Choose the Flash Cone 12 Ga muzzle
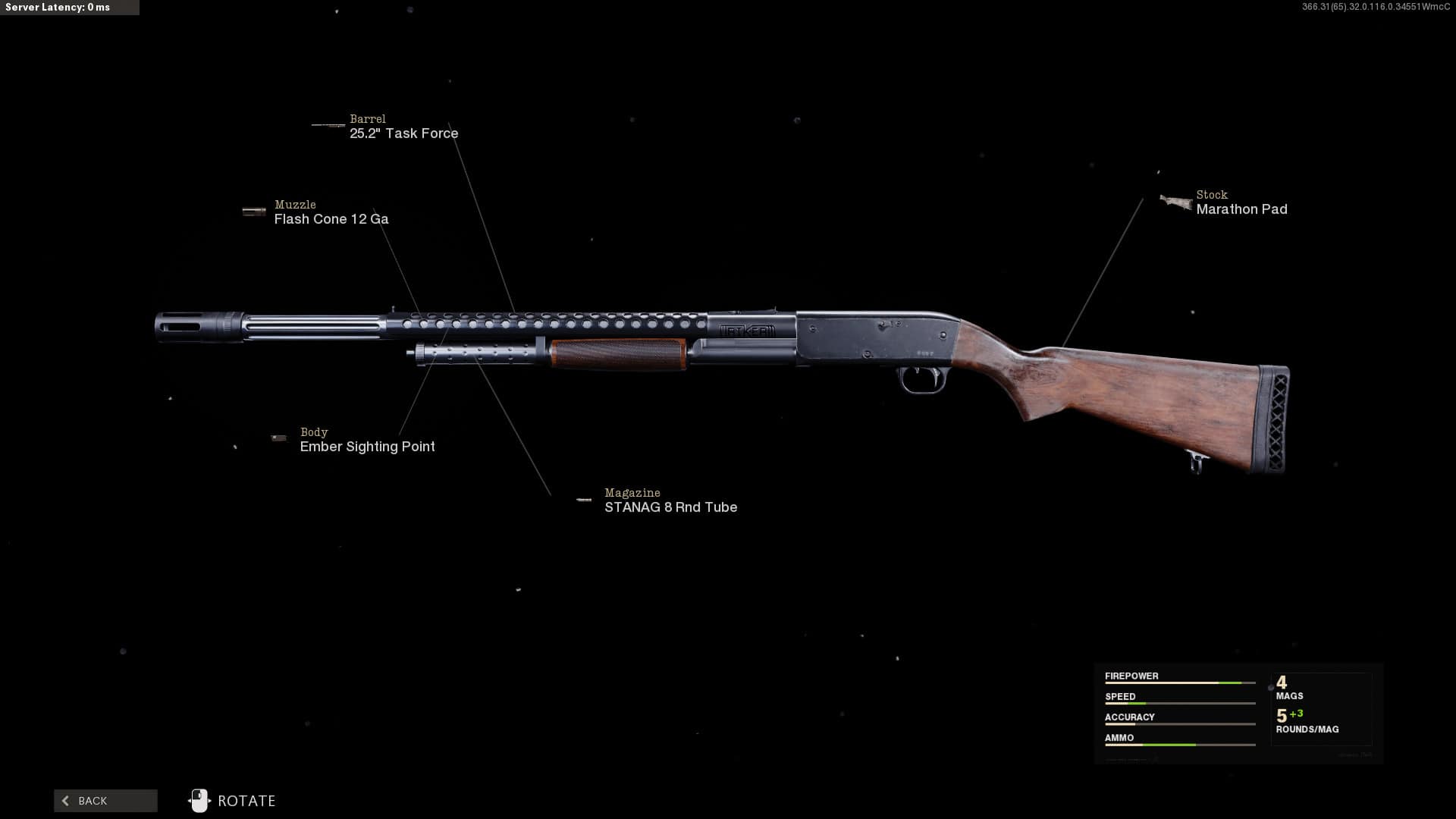This screenshot has height=819, width=1456. point(331,219)
